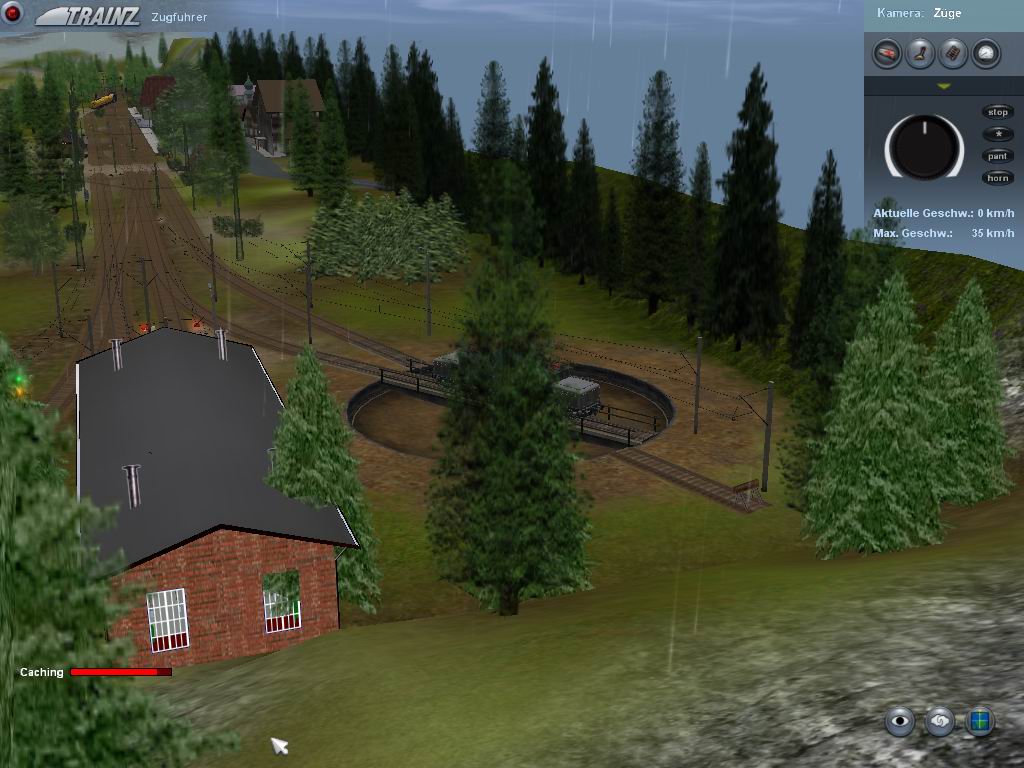Open the blue map grid icon
This screenshot has height=768, width=1024.
980,720
